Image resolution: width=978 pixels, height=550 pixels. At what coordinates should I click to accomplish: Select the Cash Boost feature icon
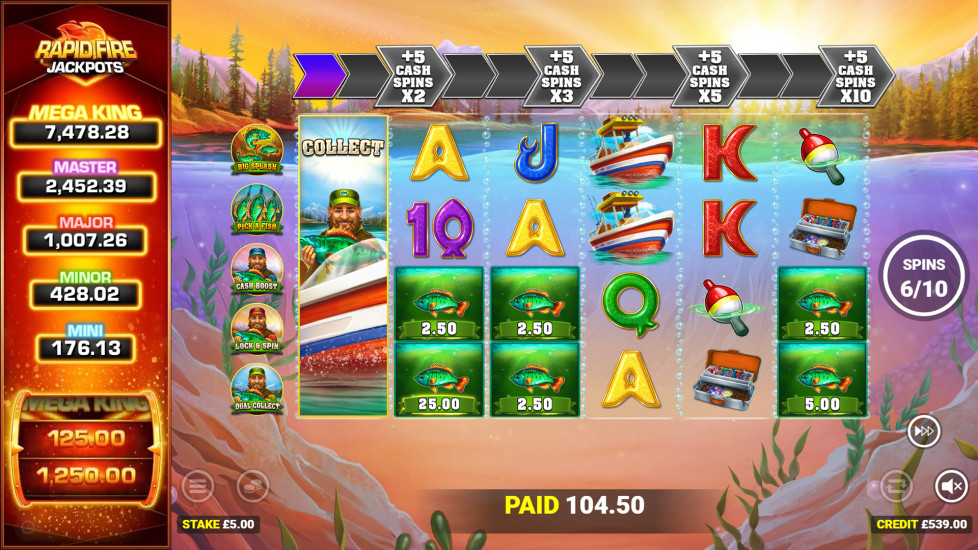point(256,268)
